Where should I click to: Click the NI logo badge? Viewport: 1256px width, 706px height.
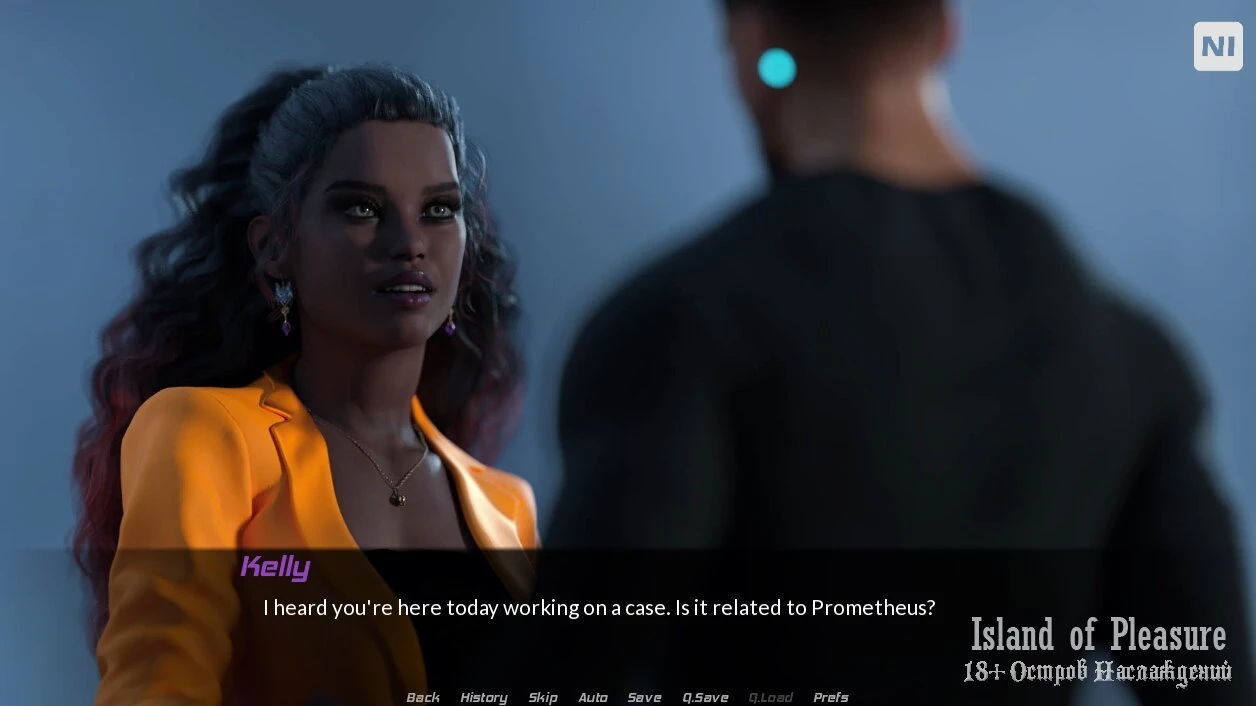pyautogui.click(x=1218, y=46)
